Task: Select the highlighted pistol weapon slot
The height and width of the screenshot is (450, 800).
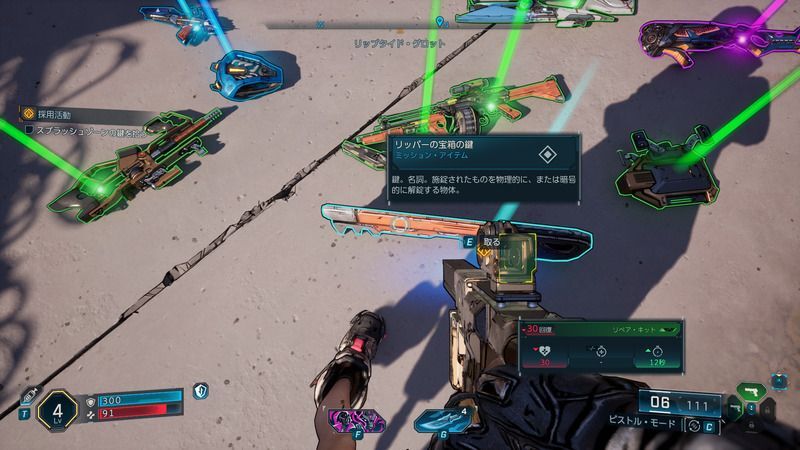Action: 750,389
